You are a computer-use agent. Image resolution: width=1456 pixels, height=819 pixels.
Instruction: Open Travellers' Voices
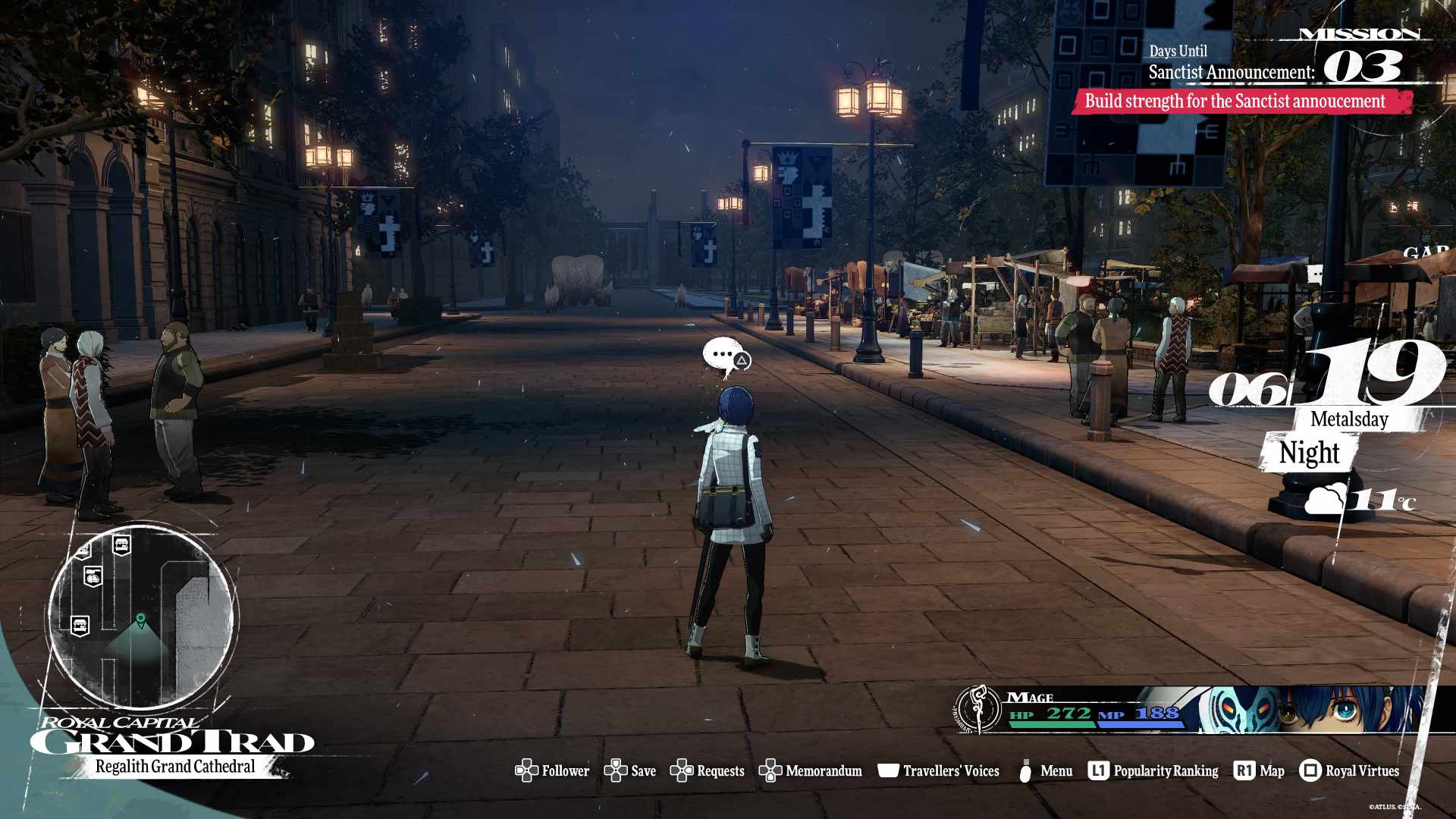click(939, 770)
